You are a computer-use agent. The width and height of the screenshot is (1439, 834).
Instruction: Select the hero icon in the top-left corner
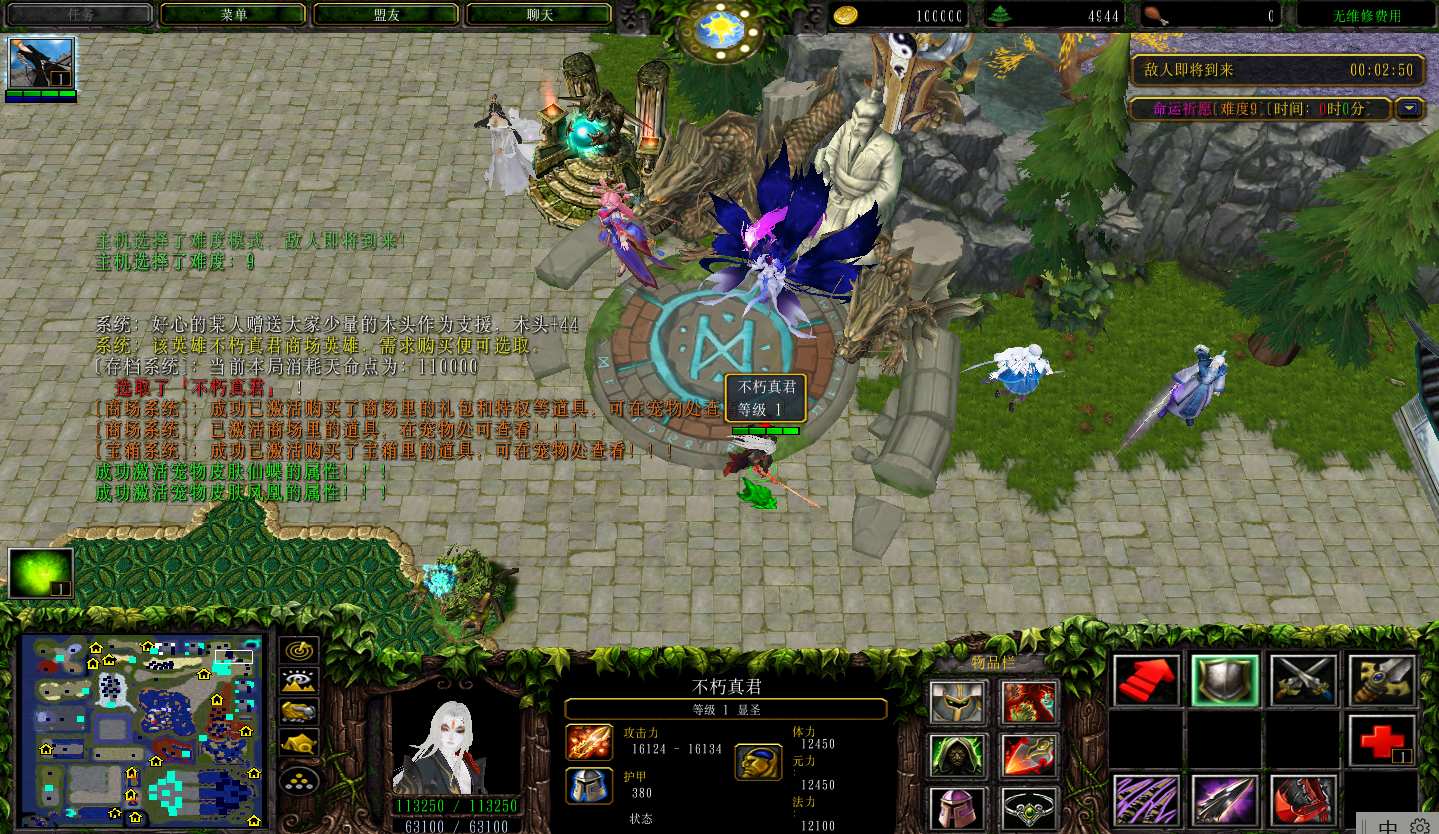click(x=42, y=64)
